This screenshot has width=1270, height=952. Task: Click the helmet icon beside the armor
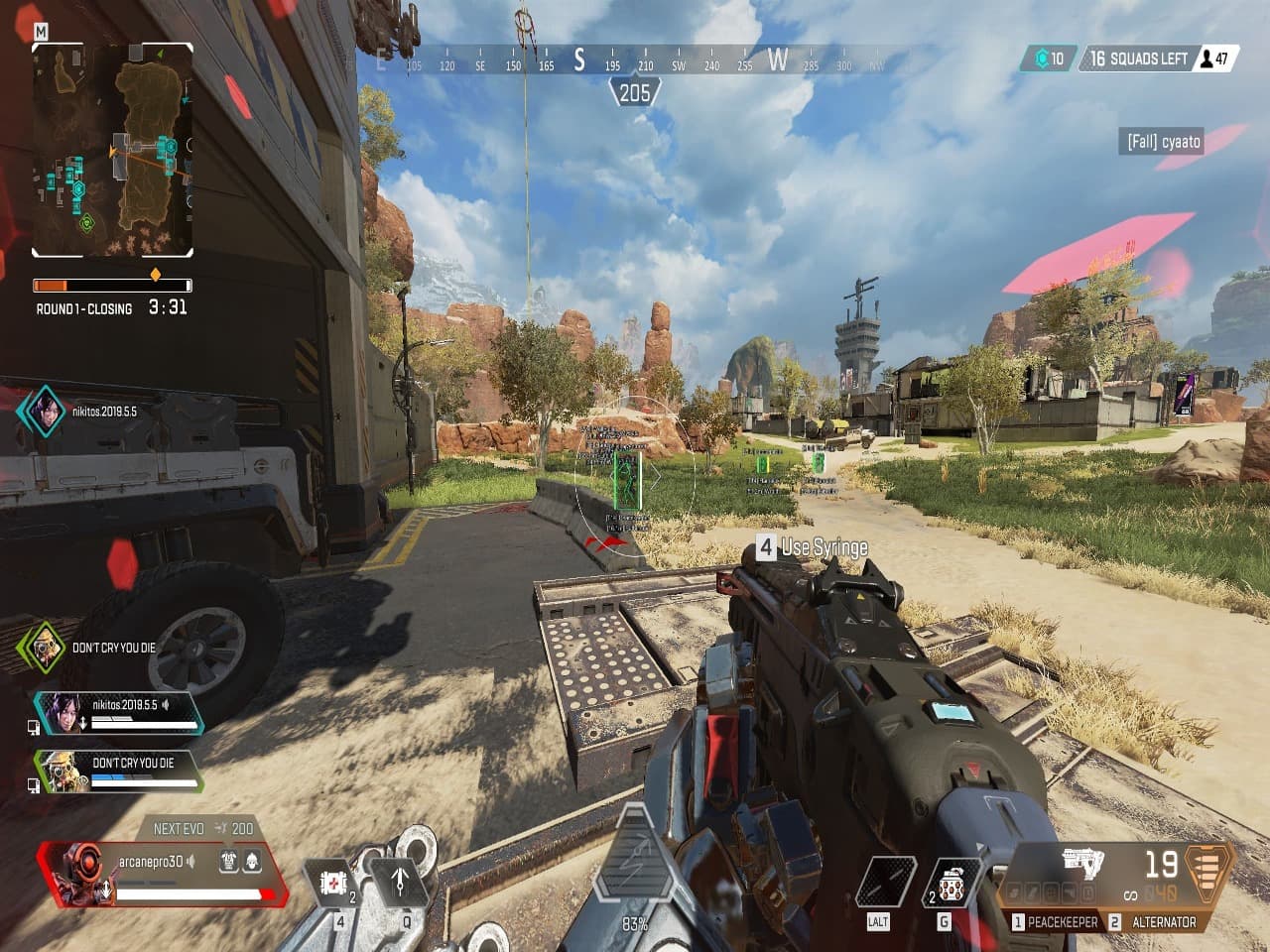252,861
